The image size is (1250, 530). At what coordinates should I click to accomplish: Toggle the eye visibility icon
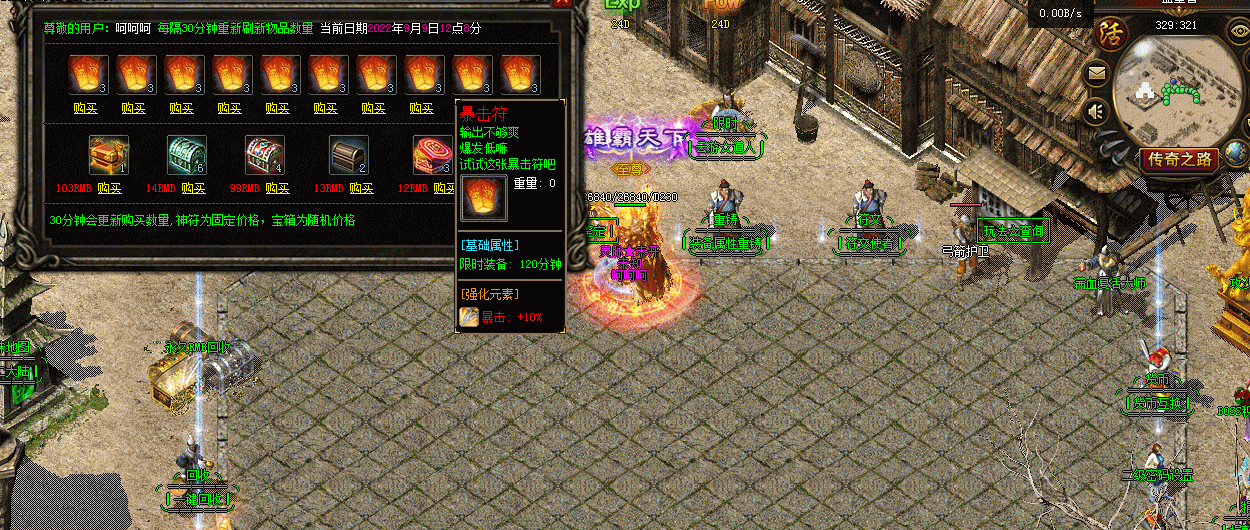pos(1238,31)
